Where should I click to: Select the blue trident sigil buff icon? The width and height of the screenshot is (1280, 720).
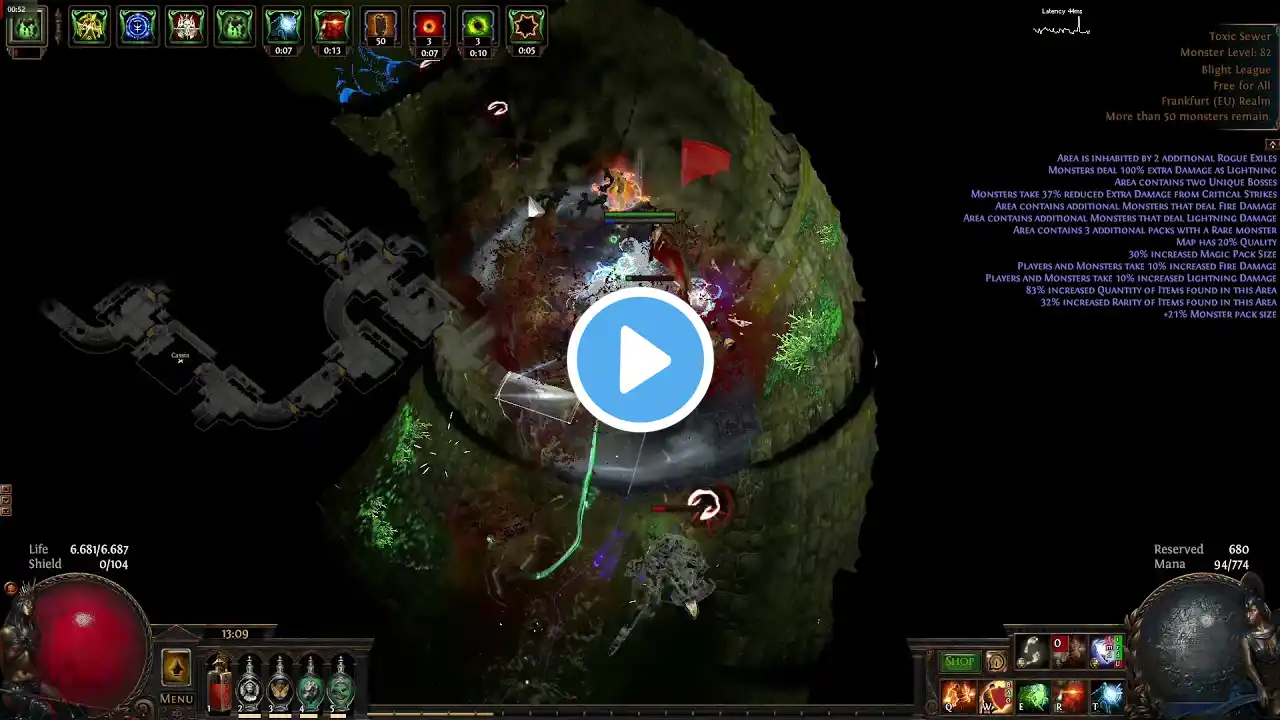click(138, 26)
